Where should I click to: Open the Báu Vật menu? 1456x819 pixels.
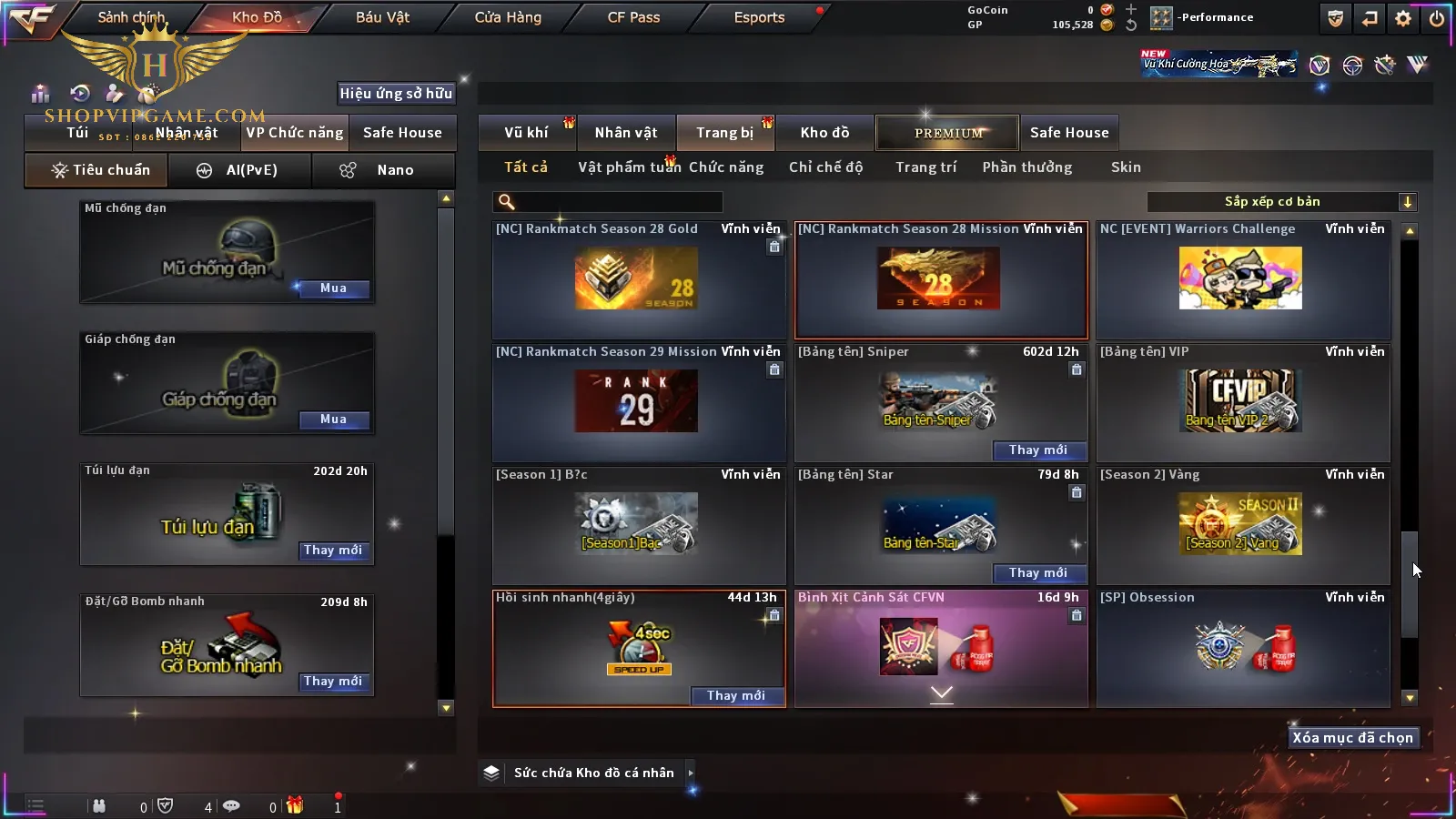(382, 17)
